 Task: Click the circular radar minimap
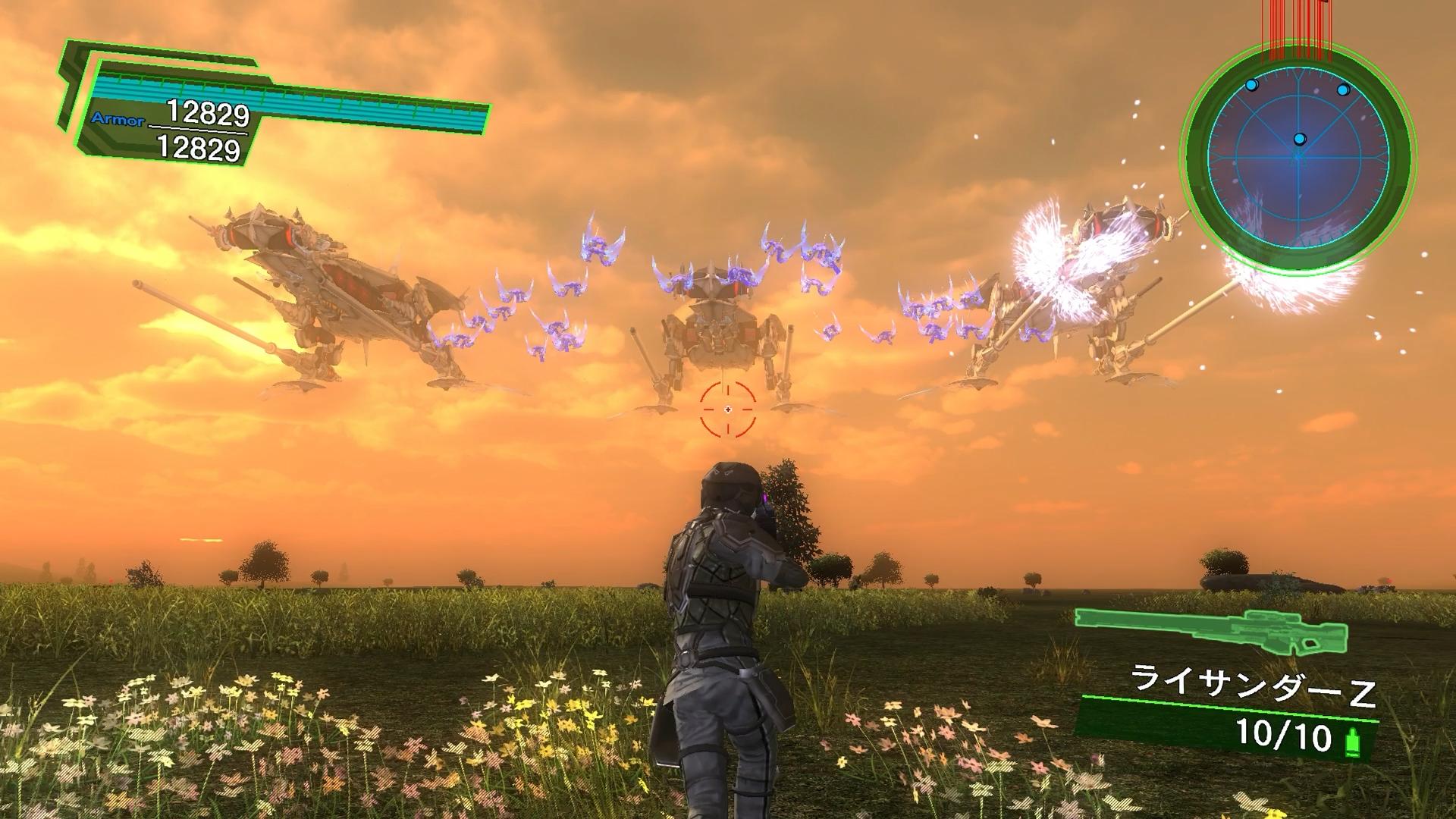(1298, 160)
